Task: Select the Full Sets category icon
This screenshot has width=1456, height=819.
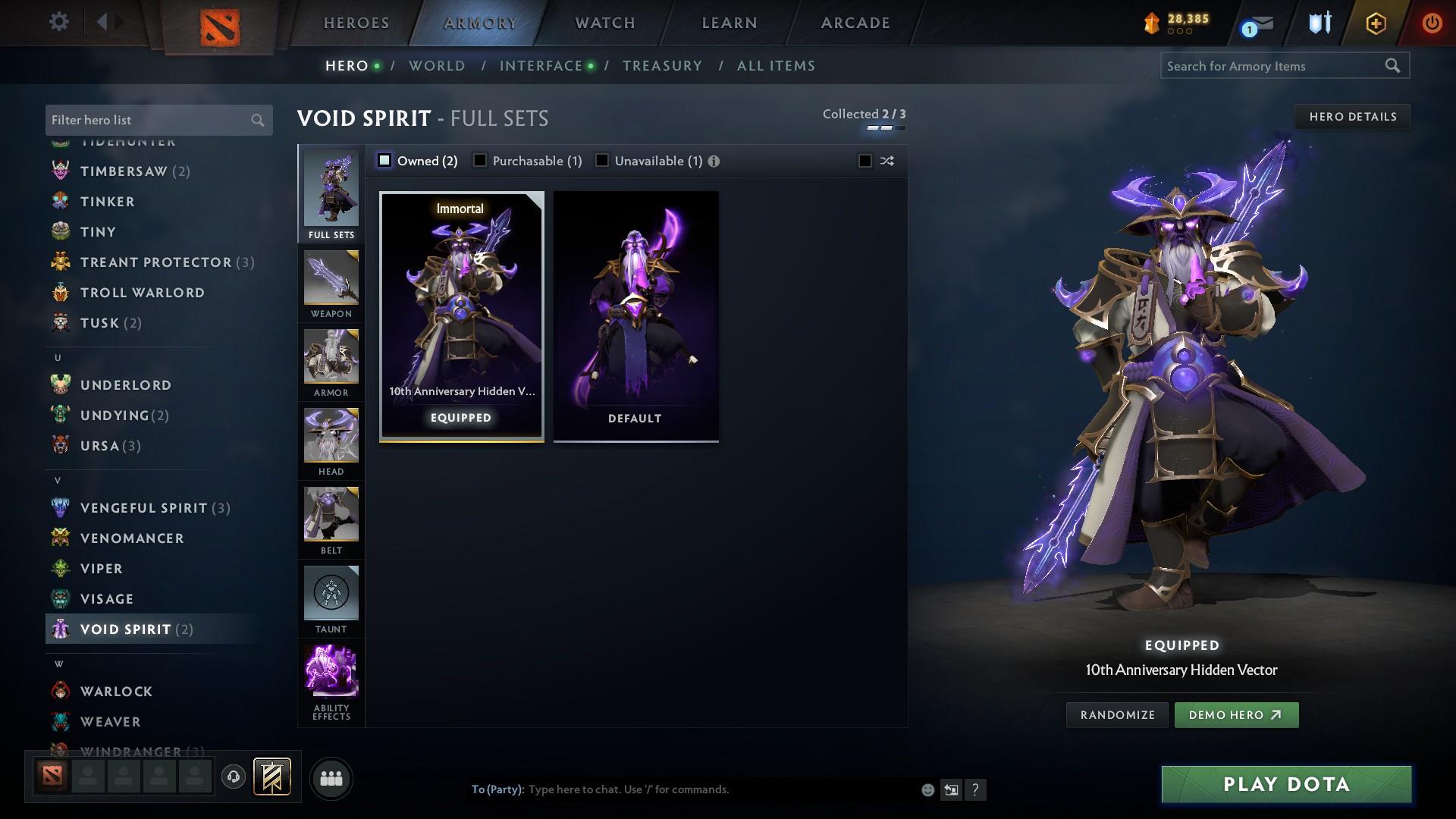Action: pyautogui.click(x=331, y=190)
